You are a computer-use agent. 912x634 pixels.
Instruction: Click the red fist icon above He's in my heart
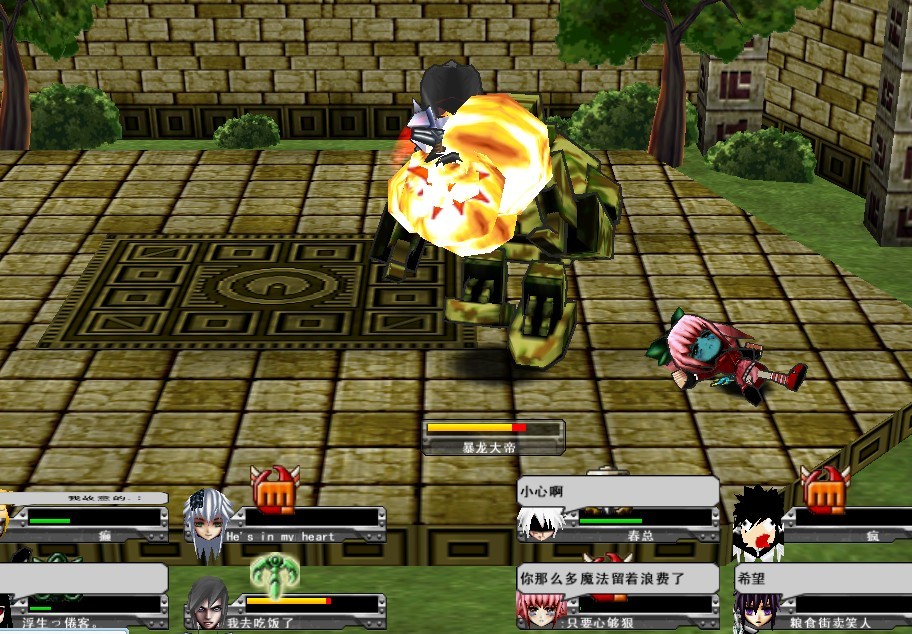tap(268, 487)
